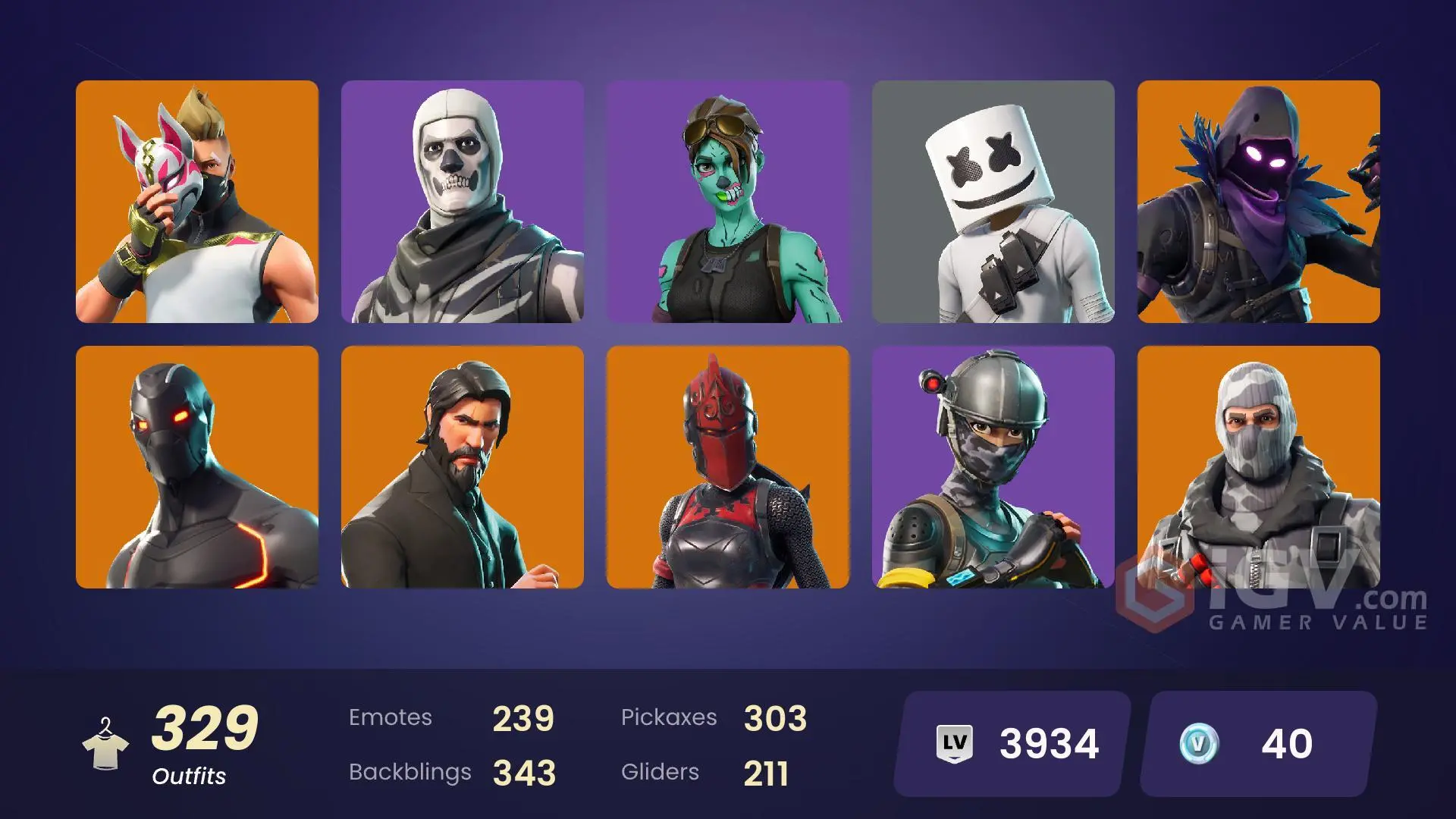Select the Backblings 343 stat
The height and width of the screenshot is (819, 1456).
point(525,773)
